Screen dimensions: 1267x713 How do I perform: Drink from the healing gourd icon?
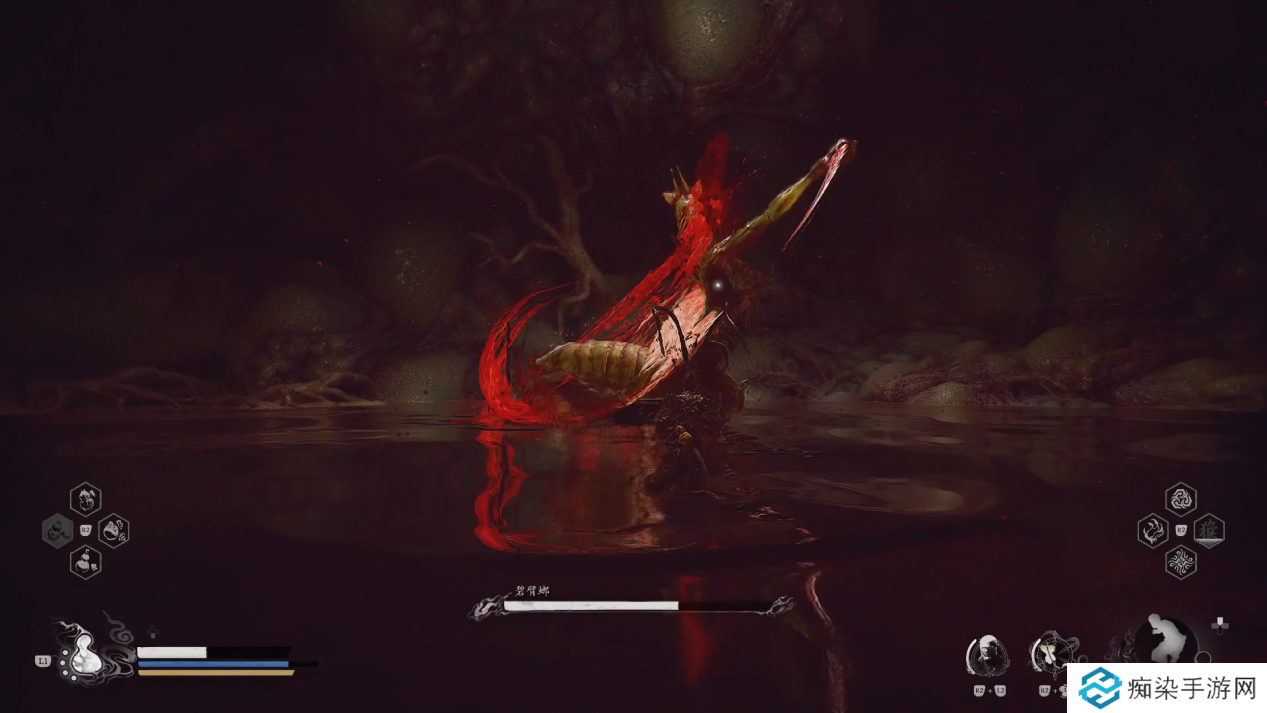pyautogui.click(x=83, y=657)
